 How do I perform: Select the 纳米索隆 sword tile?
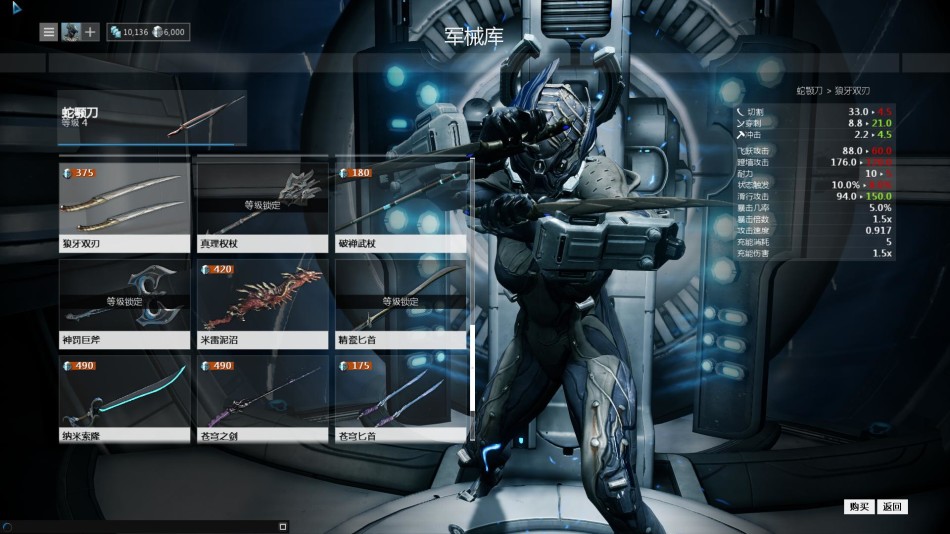click(124, 396)
